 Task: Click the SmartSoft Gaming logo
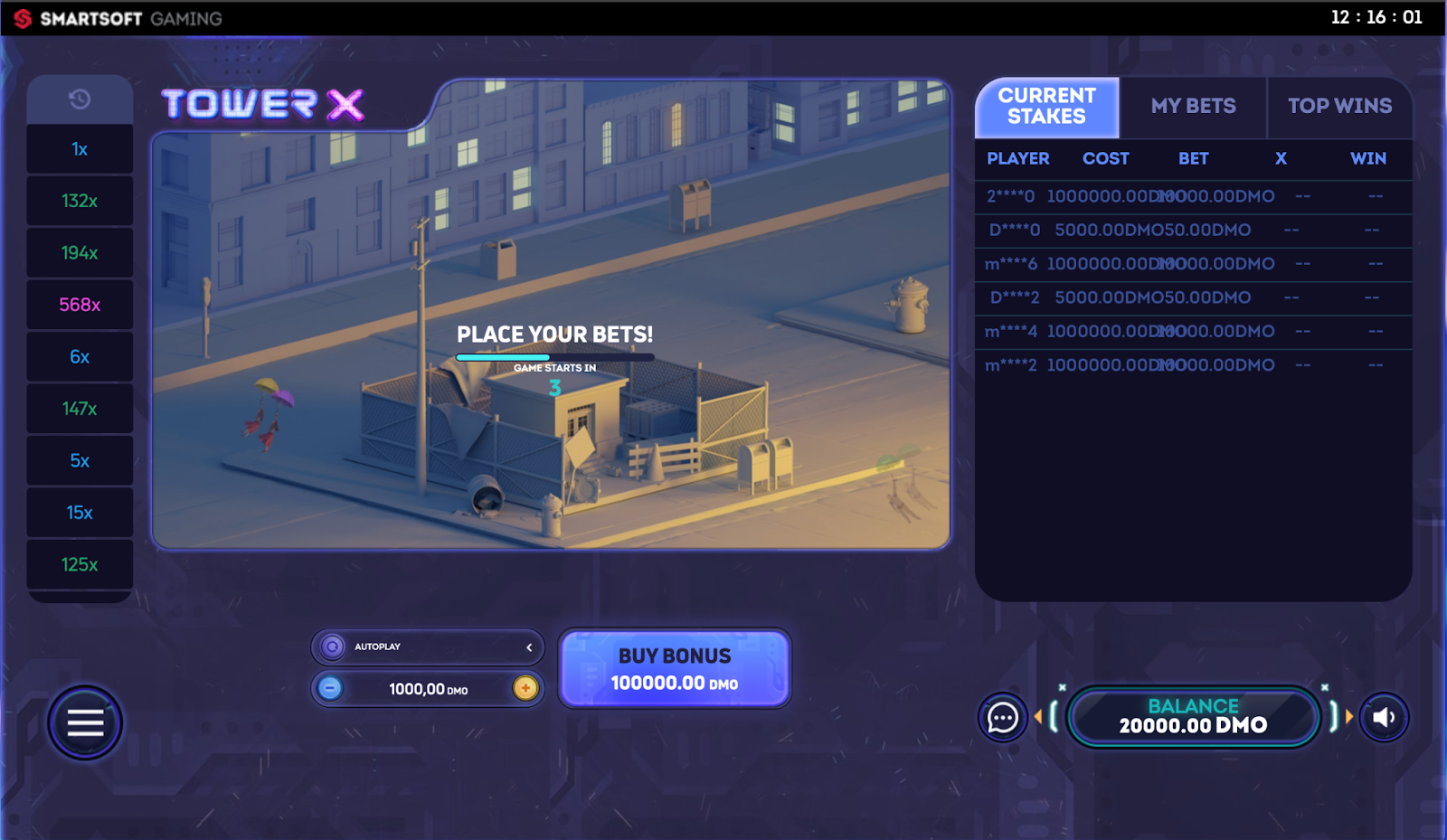click(118, 19)
